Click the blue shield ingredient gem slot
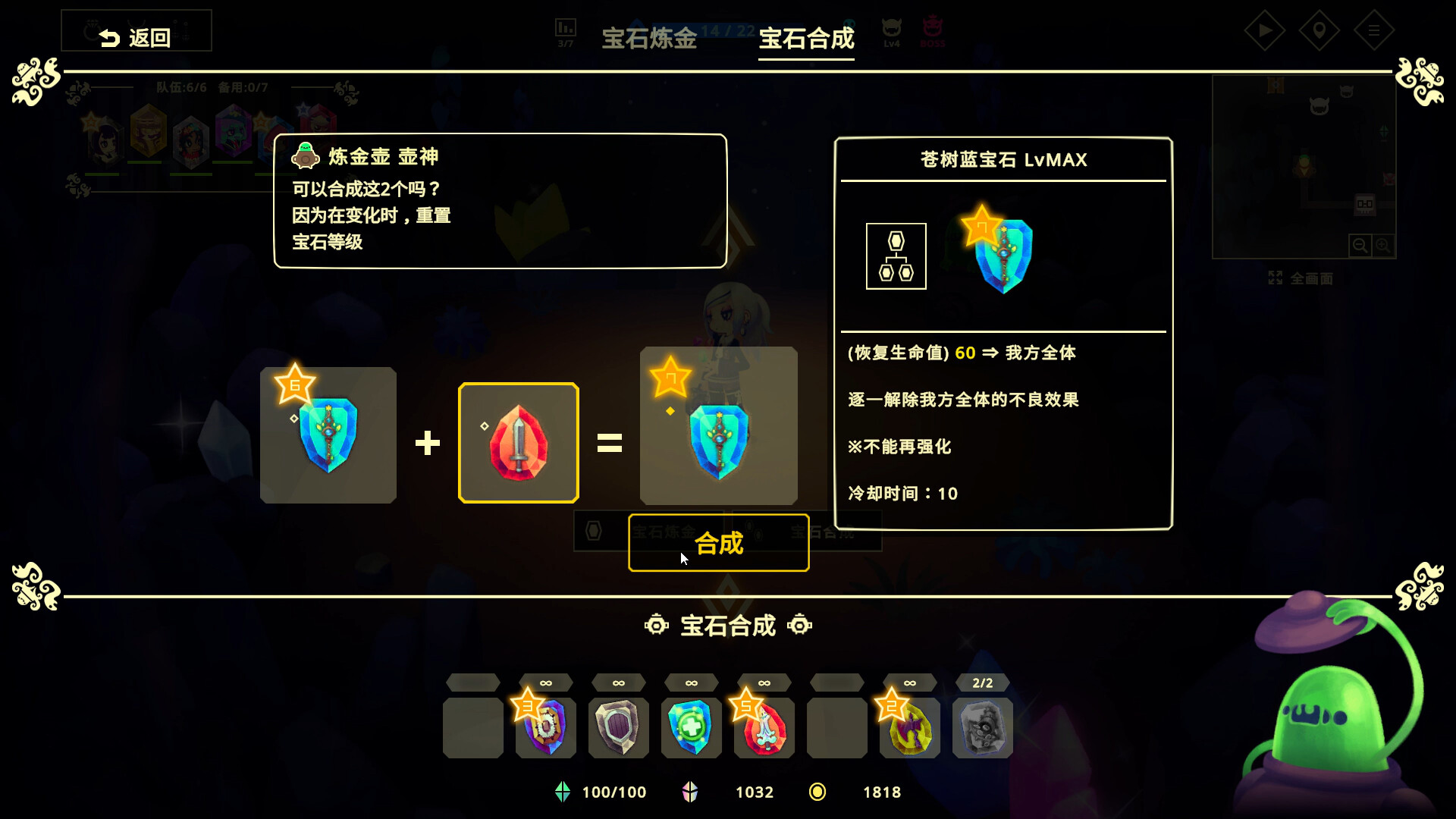 click(328, 435)
